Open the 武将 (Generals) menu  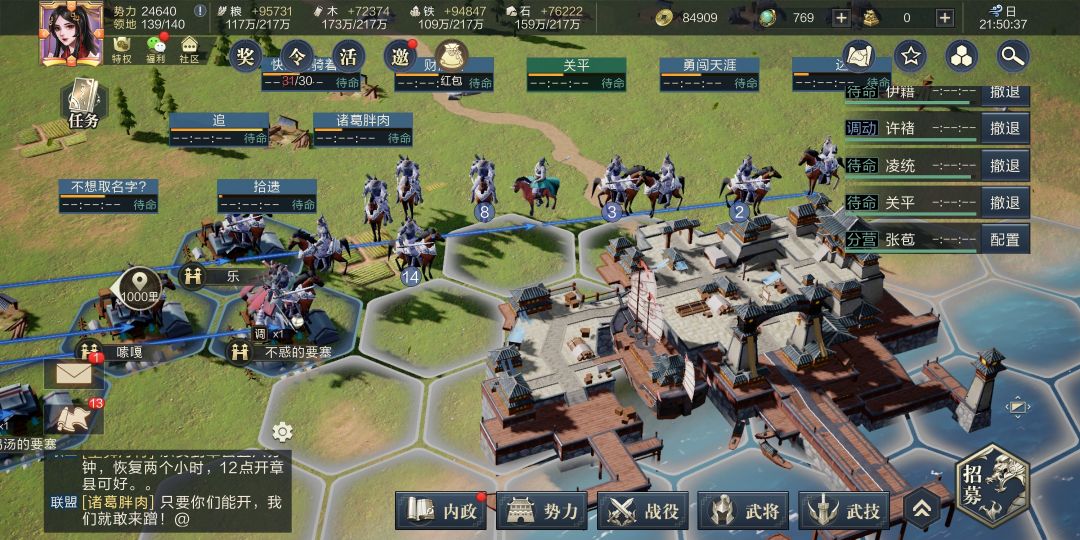coord(746,511)
